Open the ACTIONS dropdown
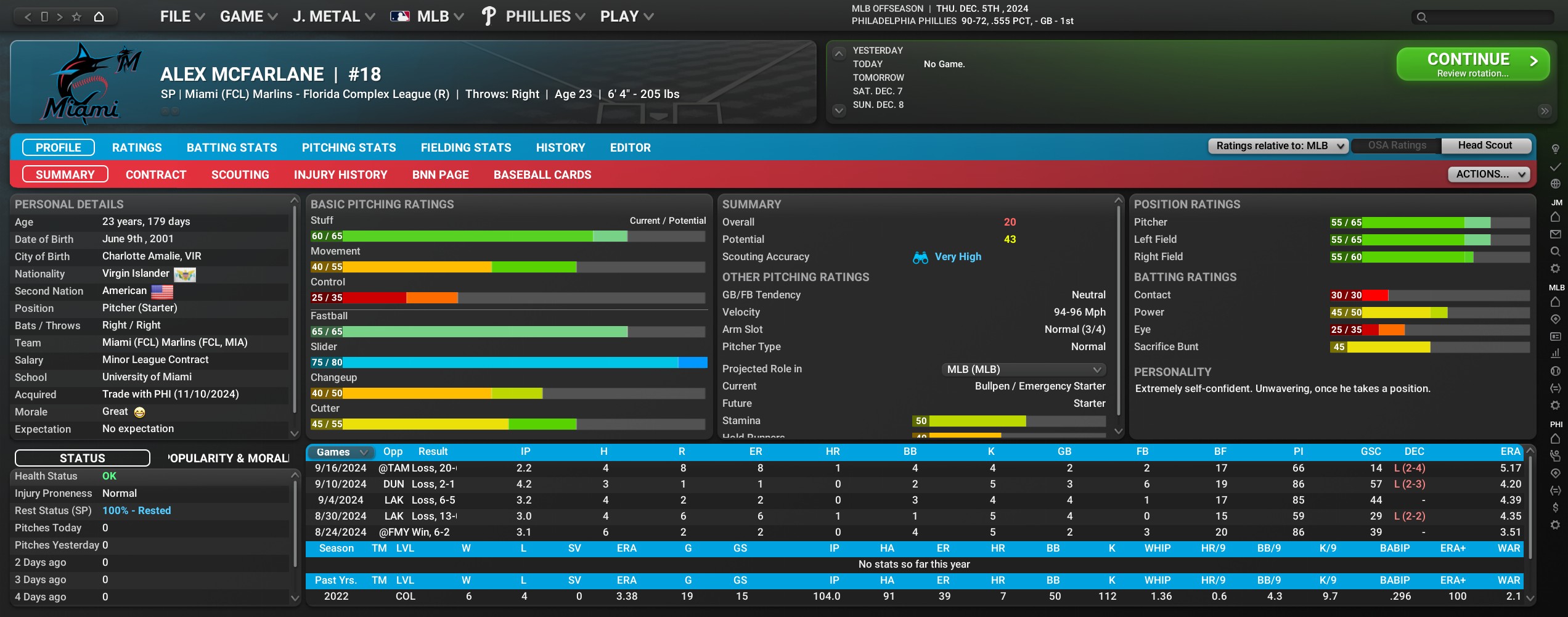The image size is (1568, 617). pos(1488,174)
